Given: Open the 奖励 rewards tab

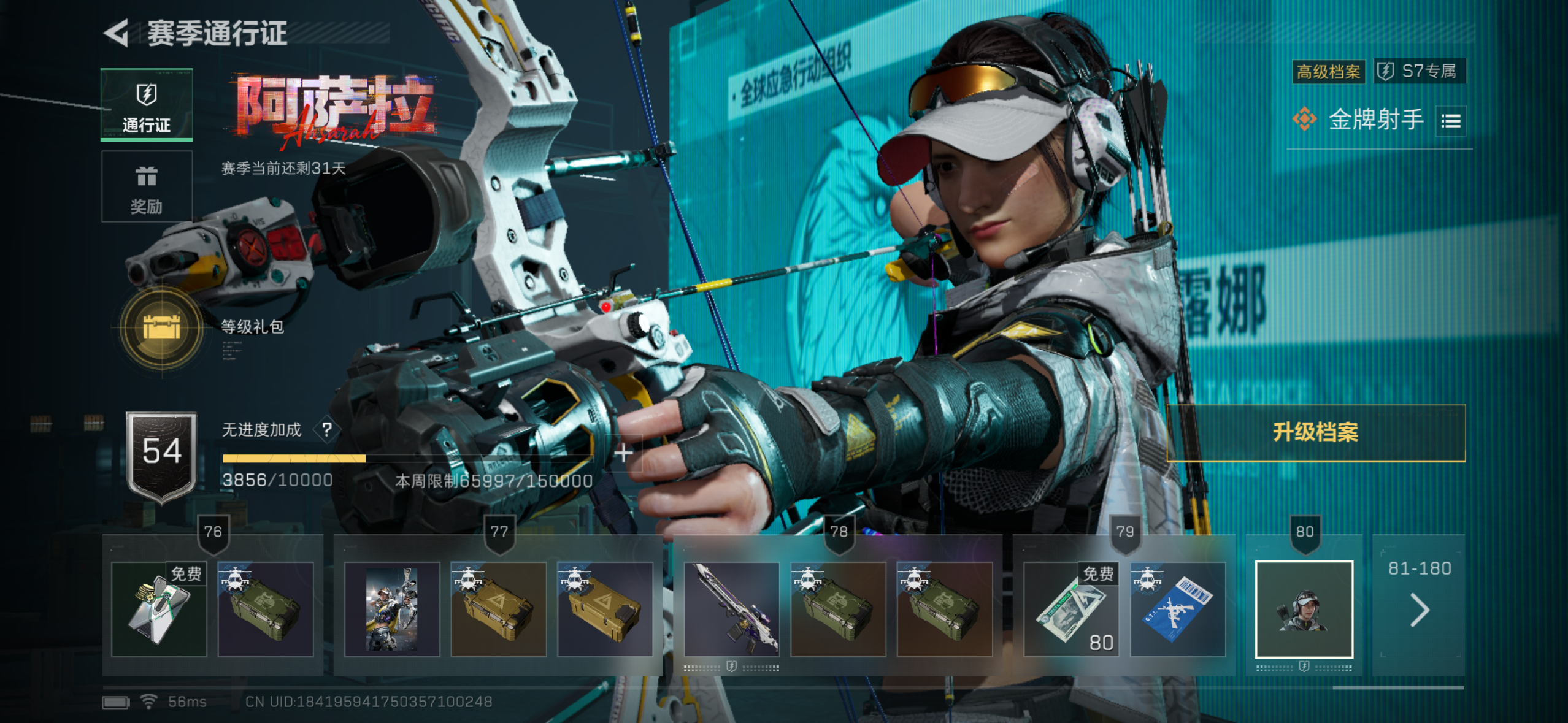Looking at the screenshot, I should (x=147, y=186).
